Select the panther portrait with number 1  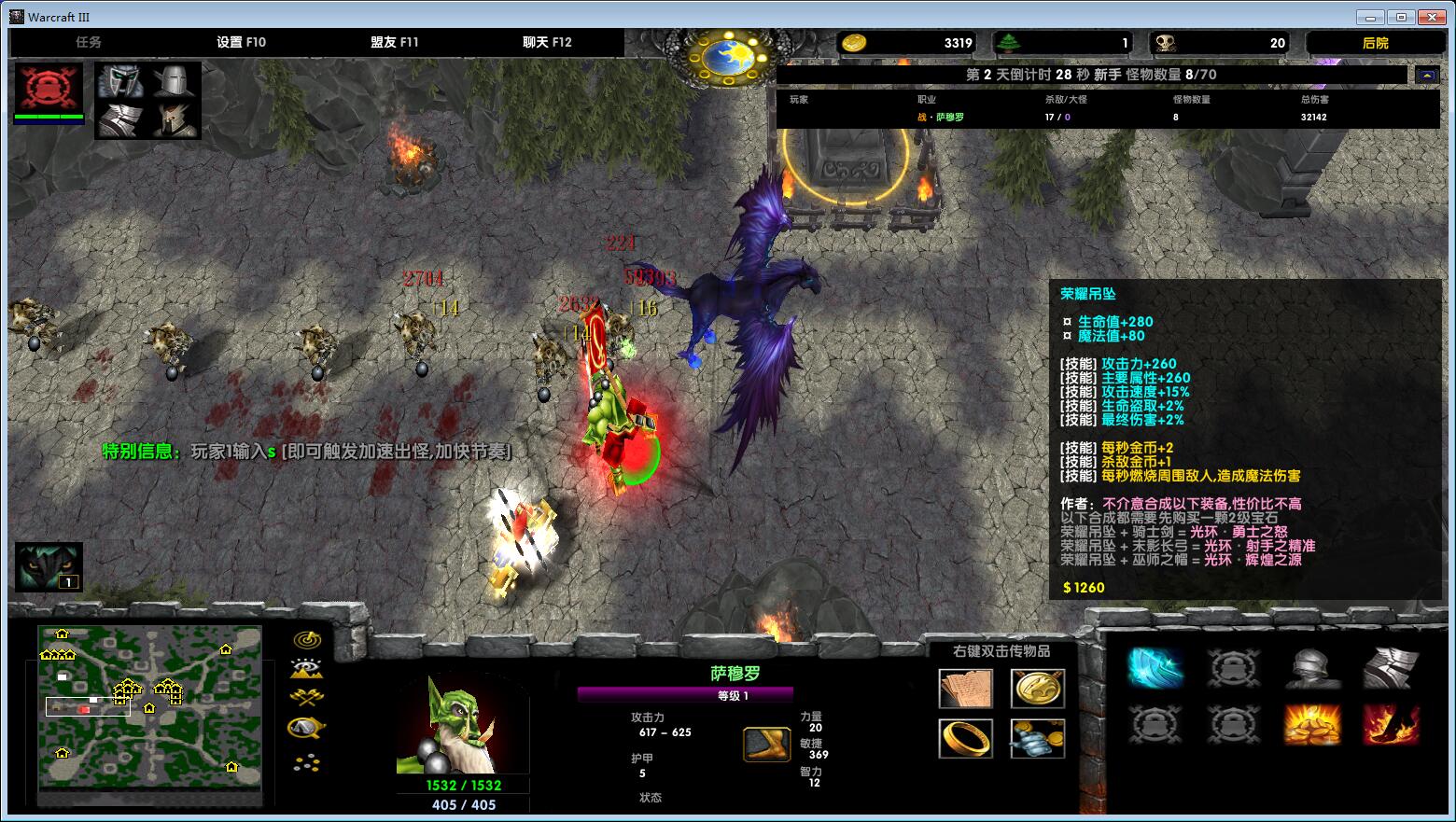(49, 566)
